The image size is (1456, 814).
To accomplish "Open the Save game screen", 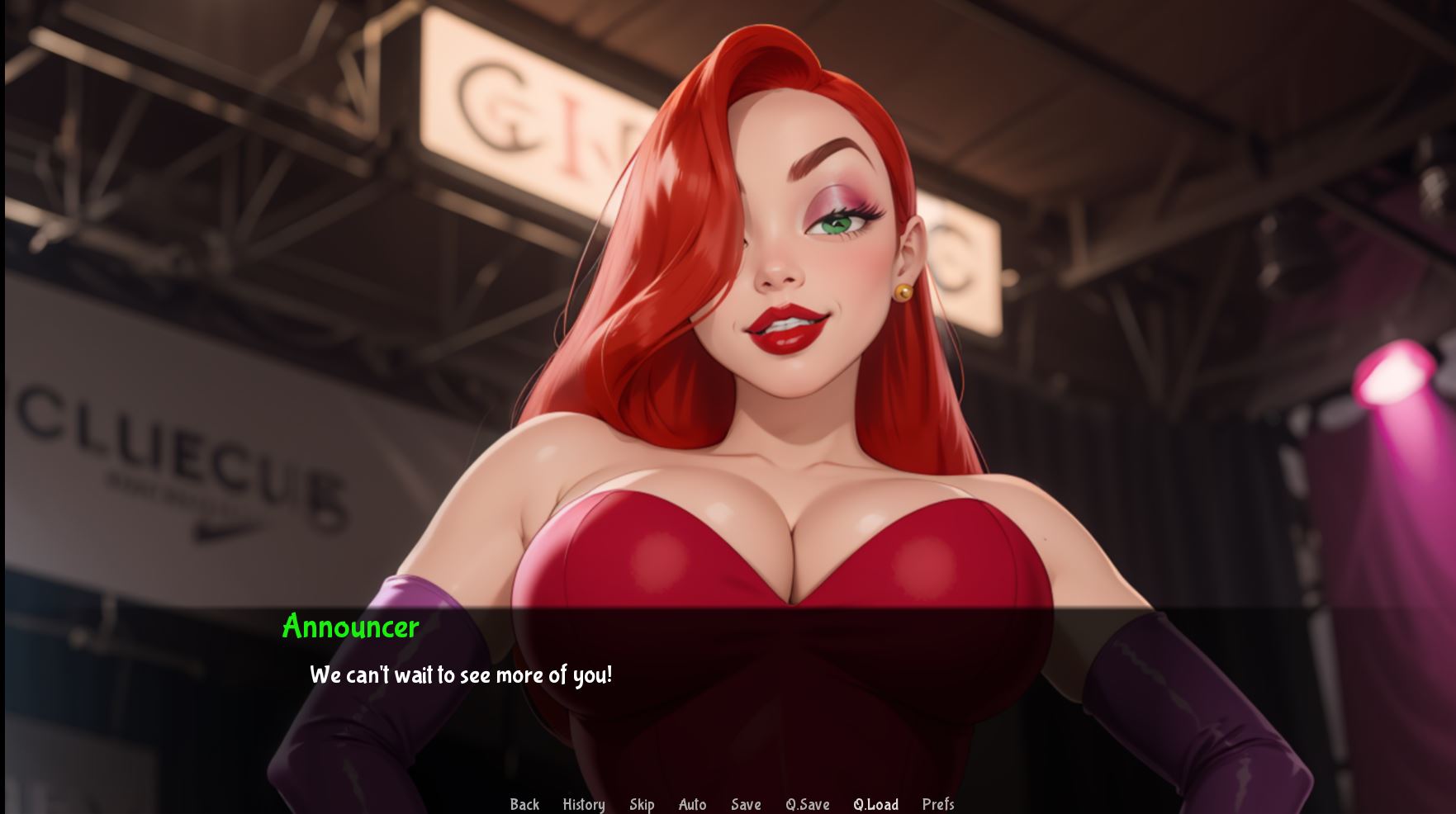I will pos(746,804).
